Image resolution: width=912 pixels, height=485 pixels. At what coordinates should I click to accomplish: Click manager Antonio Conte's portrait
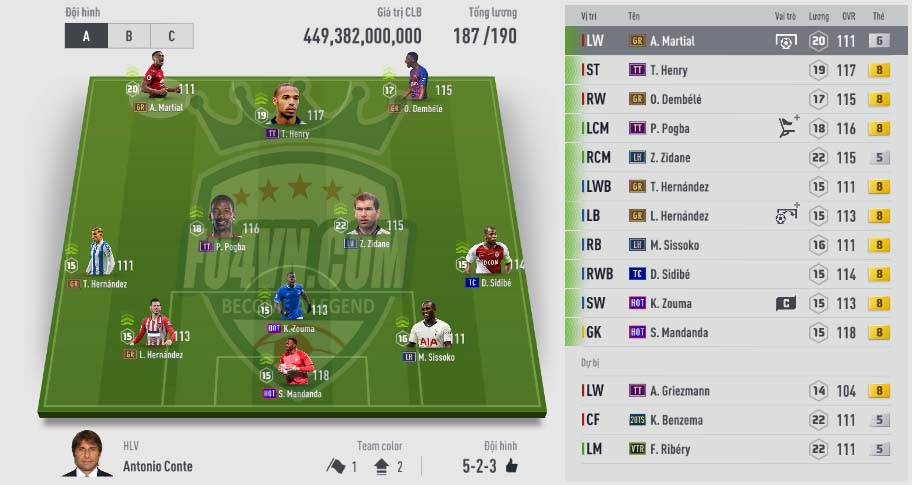(x=87, y=456)
